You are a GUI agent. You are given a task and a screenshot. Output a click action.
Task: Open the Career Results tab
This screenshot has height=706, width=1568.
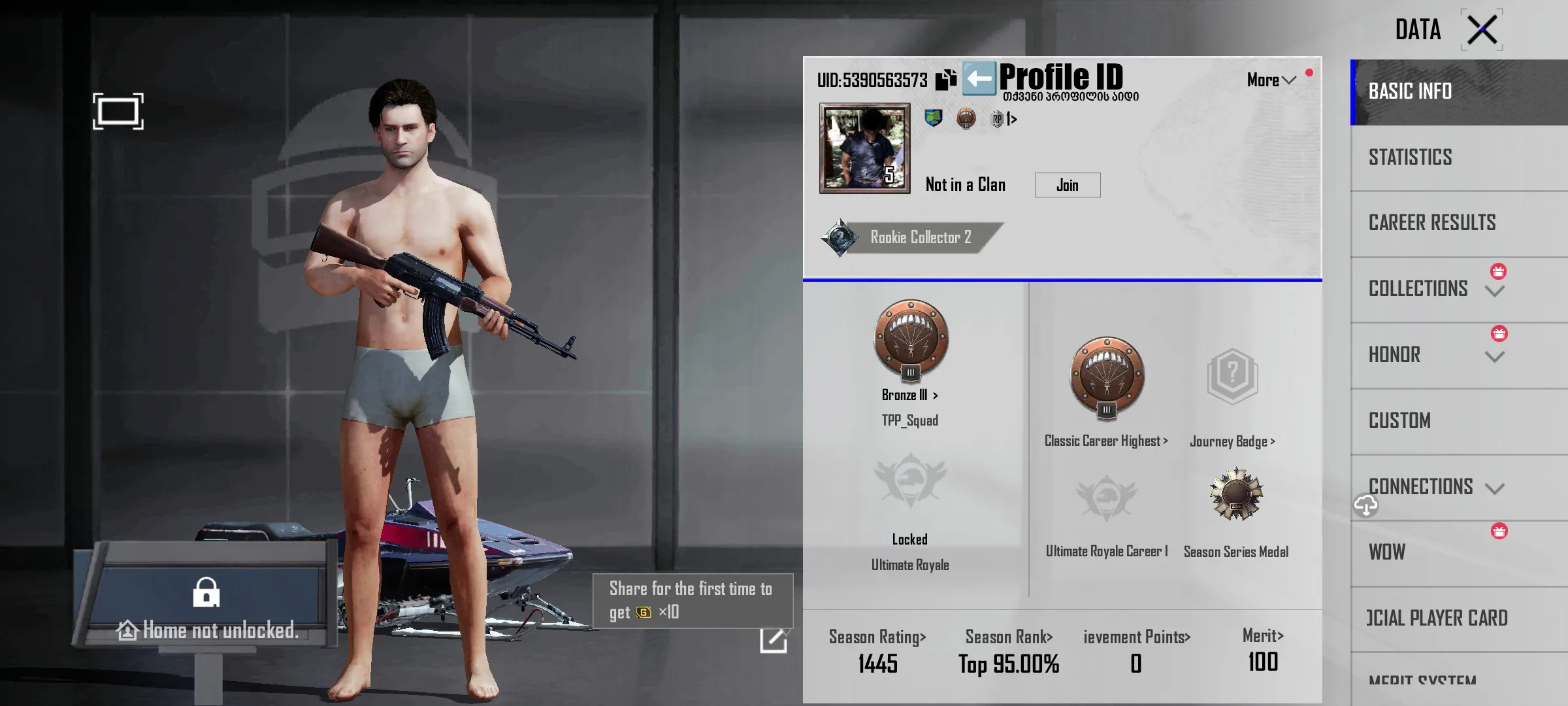click(x=1431, y=223)
